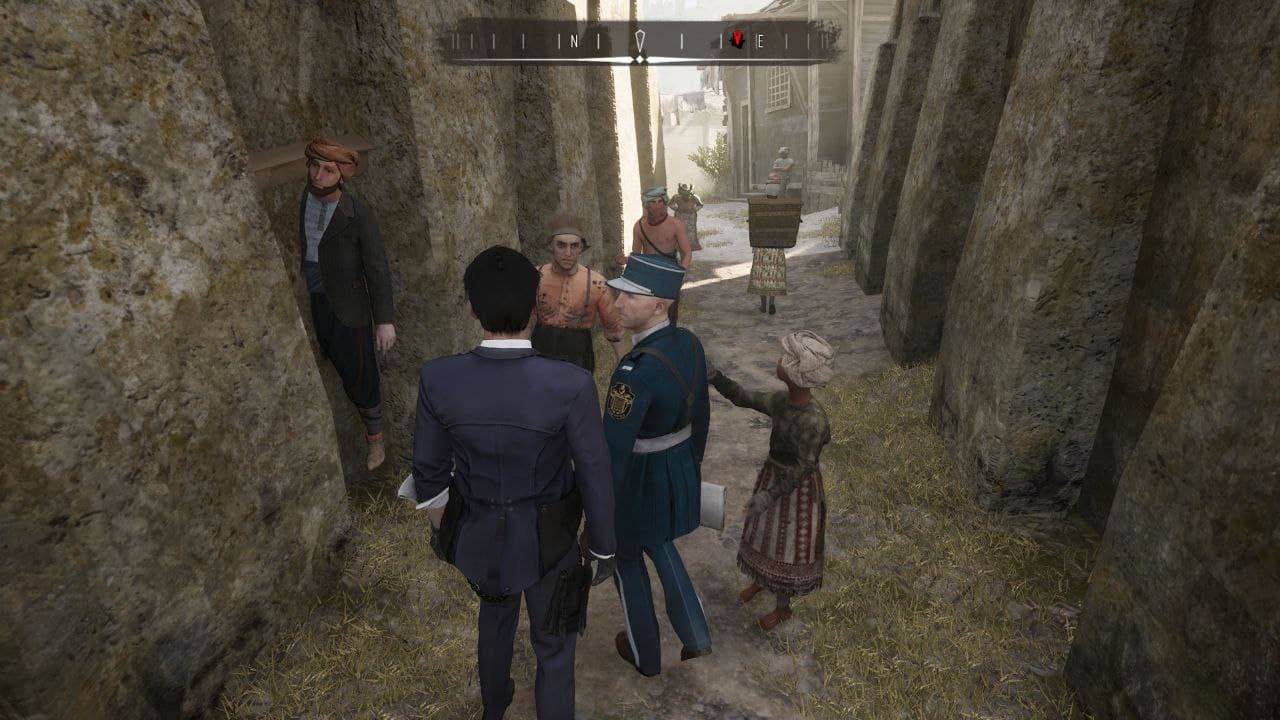
Task: Click the leftmost tick mark on compass strip
Action: [454, 41]
